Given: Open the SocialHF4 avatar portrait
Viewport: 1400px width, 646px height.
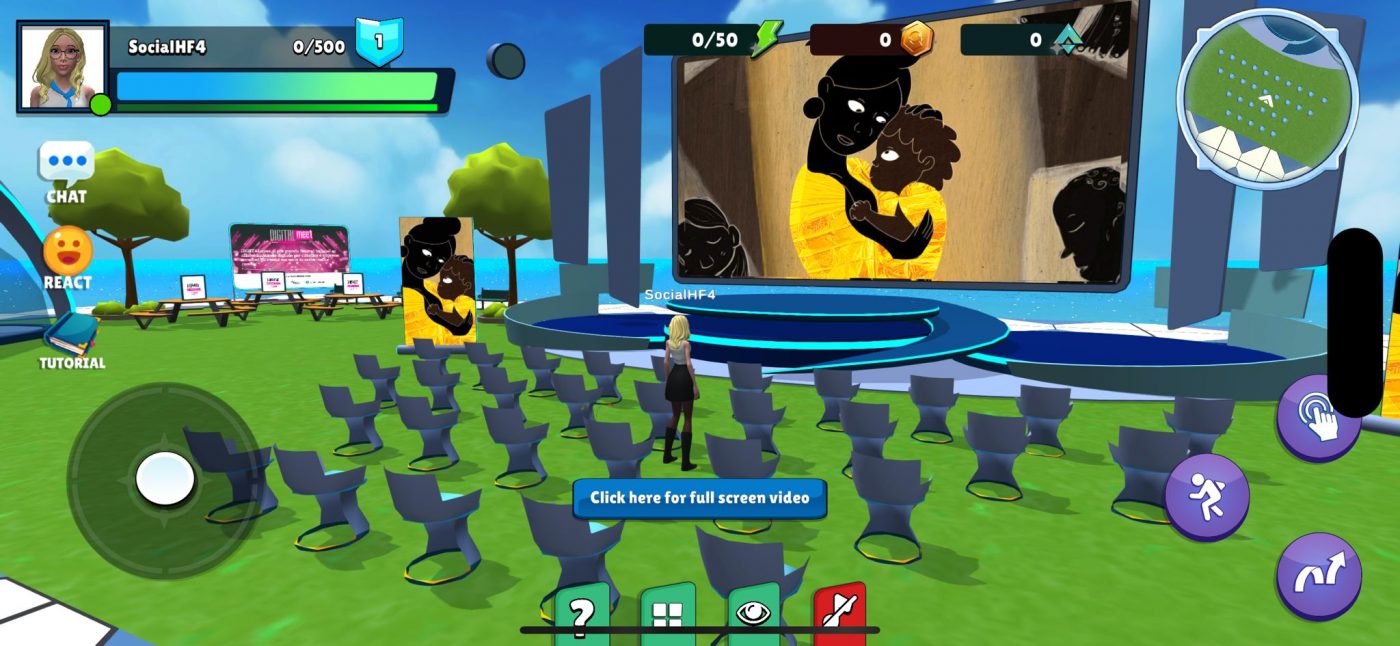Looking at the screenshot, I should 62,66.
